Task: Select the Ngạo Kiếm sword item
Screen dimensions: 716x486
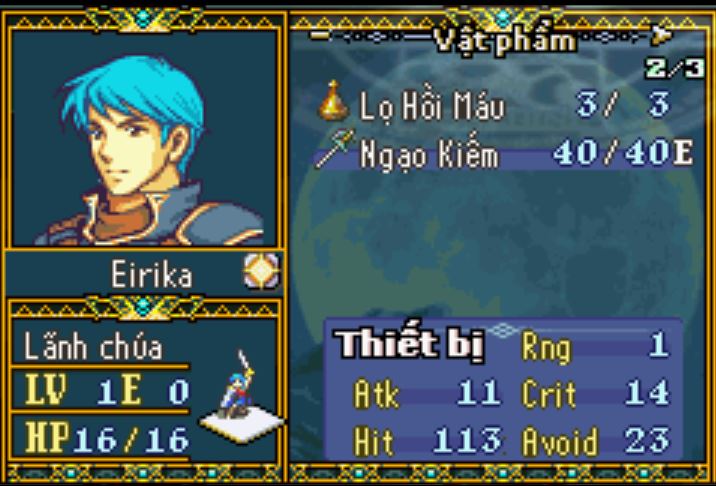Action: pos(420,155)
